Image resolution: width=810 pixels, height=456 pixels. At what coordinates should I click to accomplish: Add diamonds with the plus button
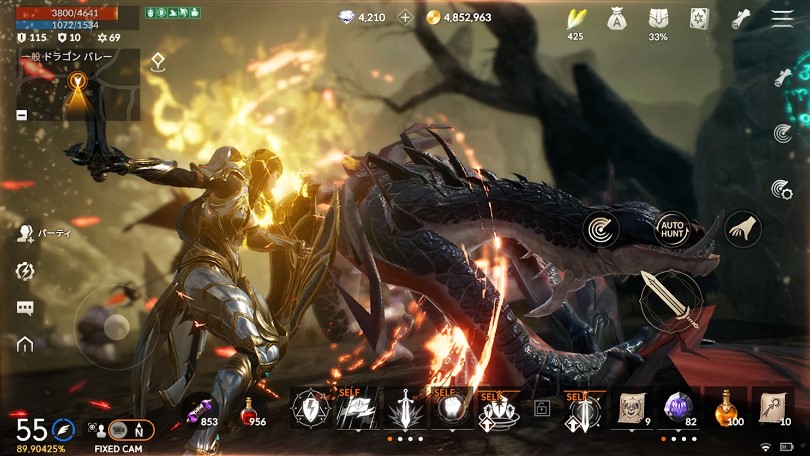tap(405, 17)
